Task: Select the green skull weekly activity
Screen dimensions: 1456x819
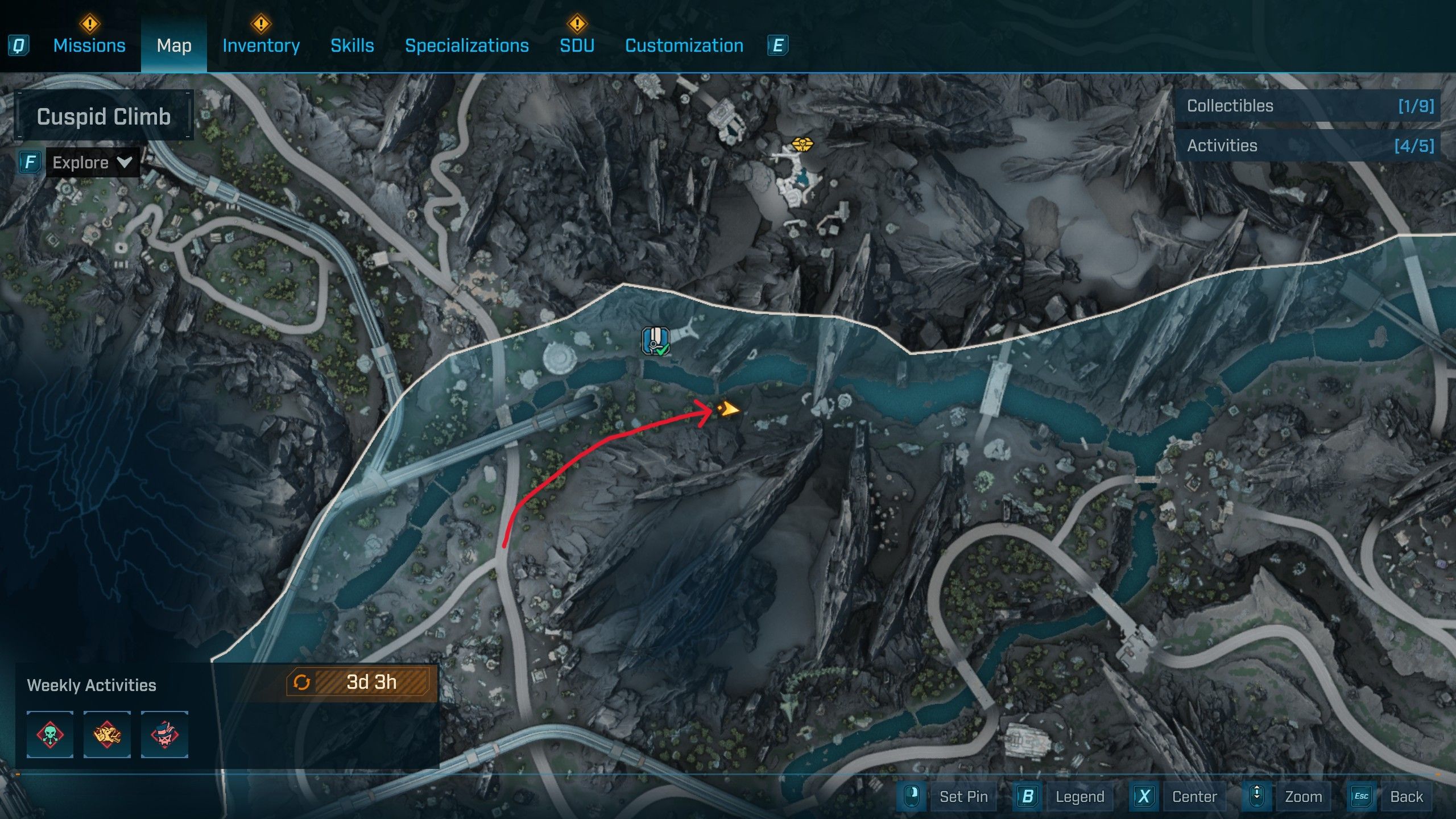Action: point(50,734)
